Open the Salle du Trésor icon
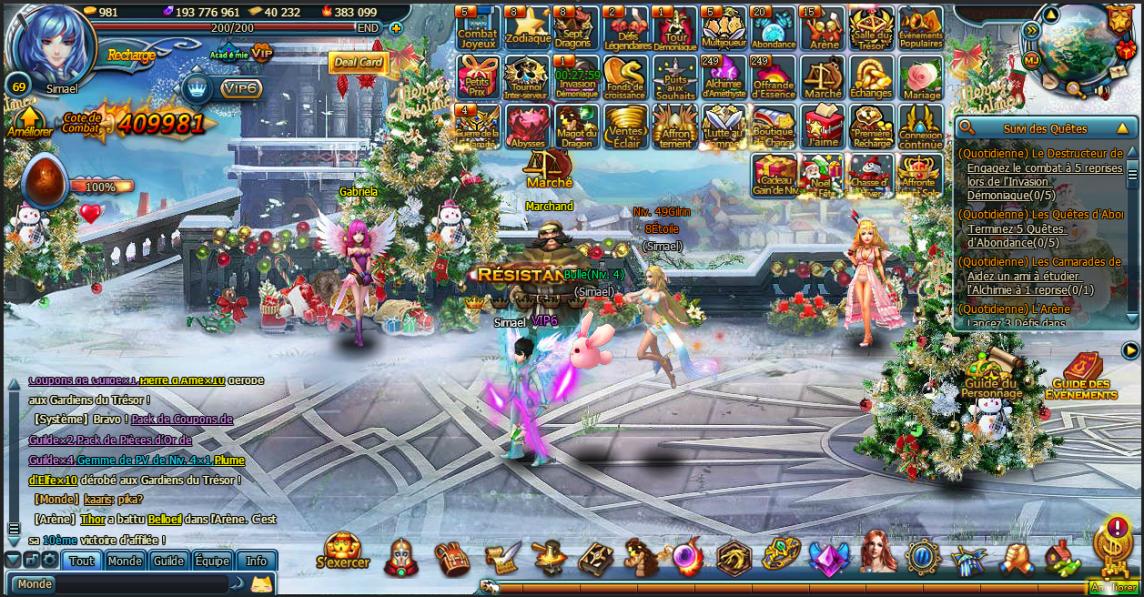The image size is (1144, 597). tap(871, 27)
